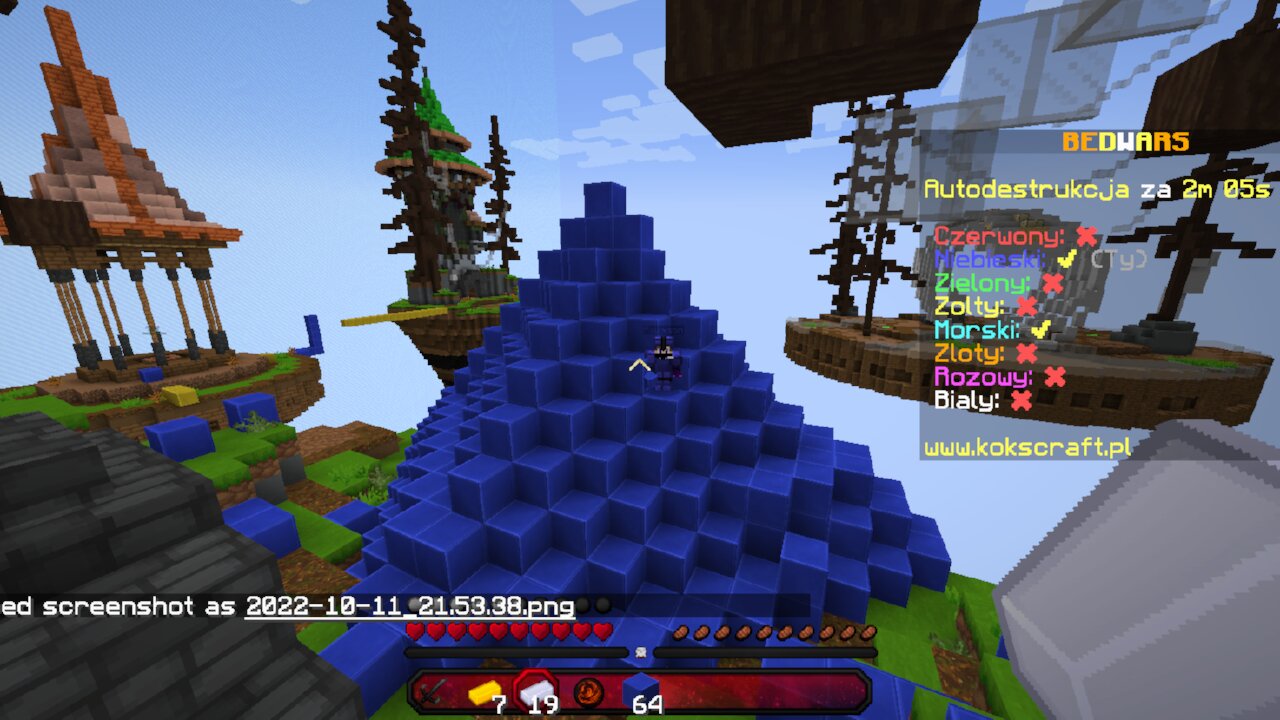Viewport: 1280px width, 720px height.
Task: Select the gold ingot stack
Action: click(484, 691)
